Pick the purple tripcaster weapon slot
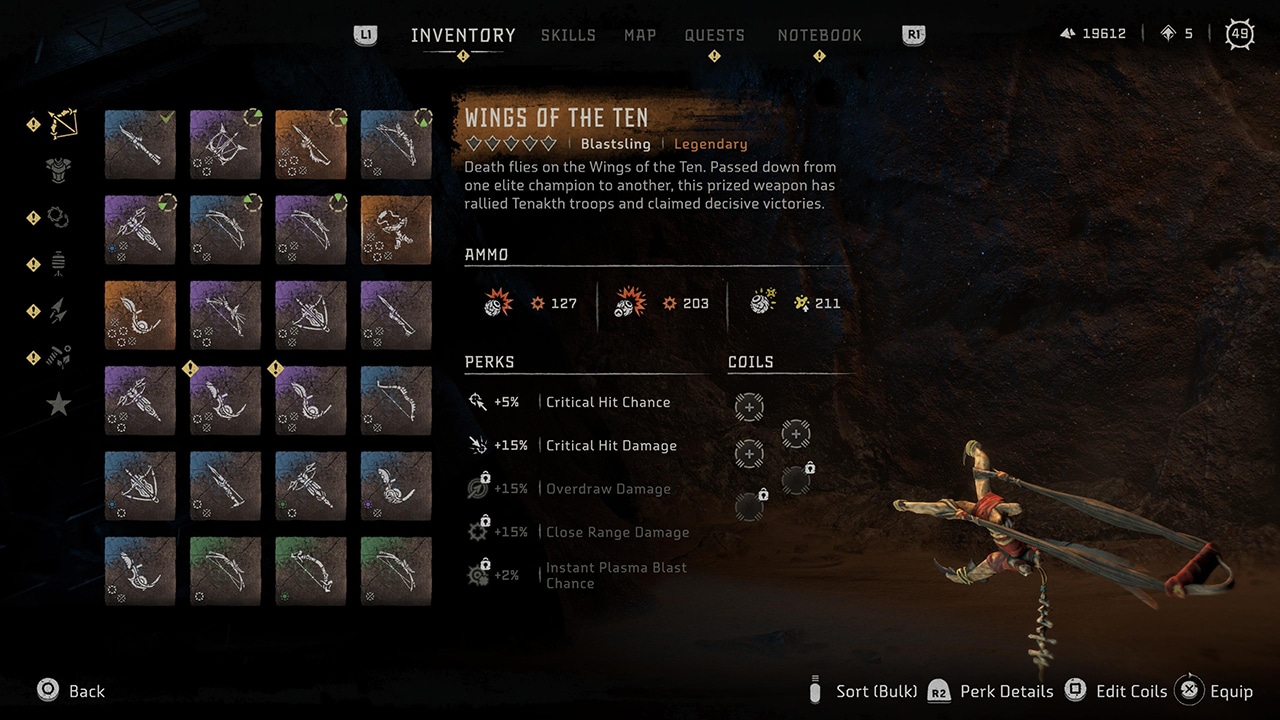 pos(225,145)
